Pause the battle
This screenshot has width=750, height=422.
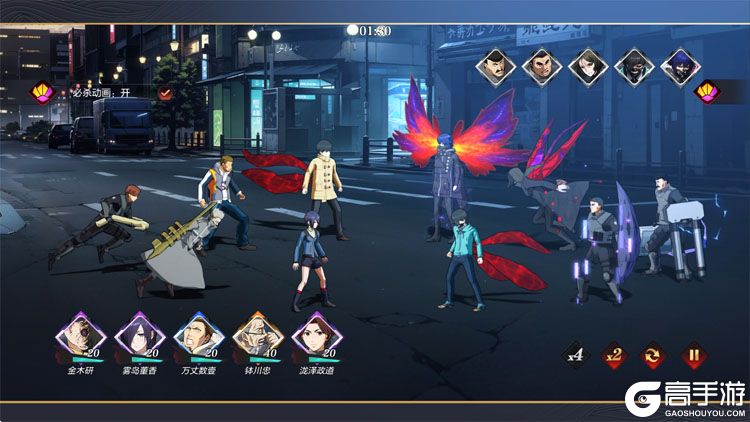pyautogui.click(x=693, y=355)
